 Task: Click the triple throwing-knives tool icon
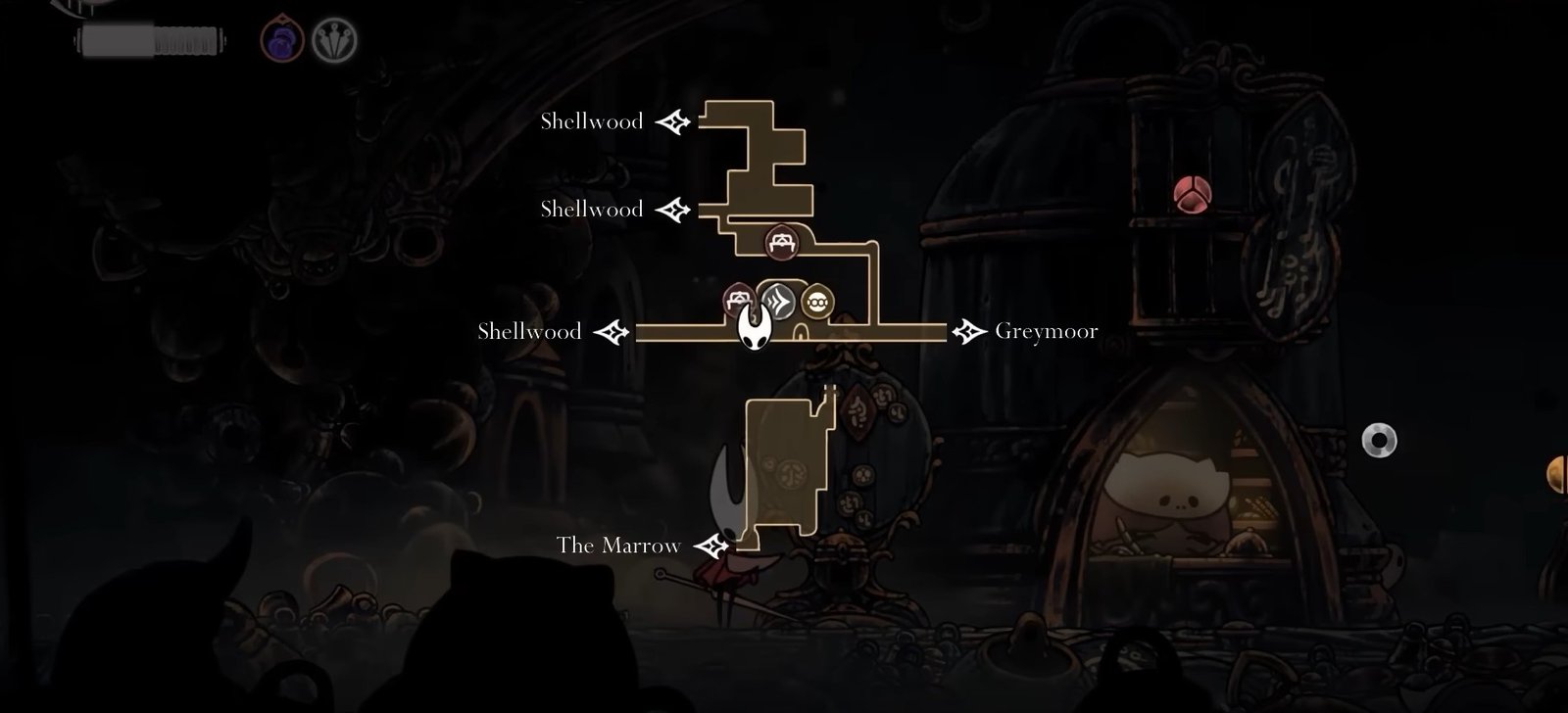pyautogui.click(x=334, y=41)
